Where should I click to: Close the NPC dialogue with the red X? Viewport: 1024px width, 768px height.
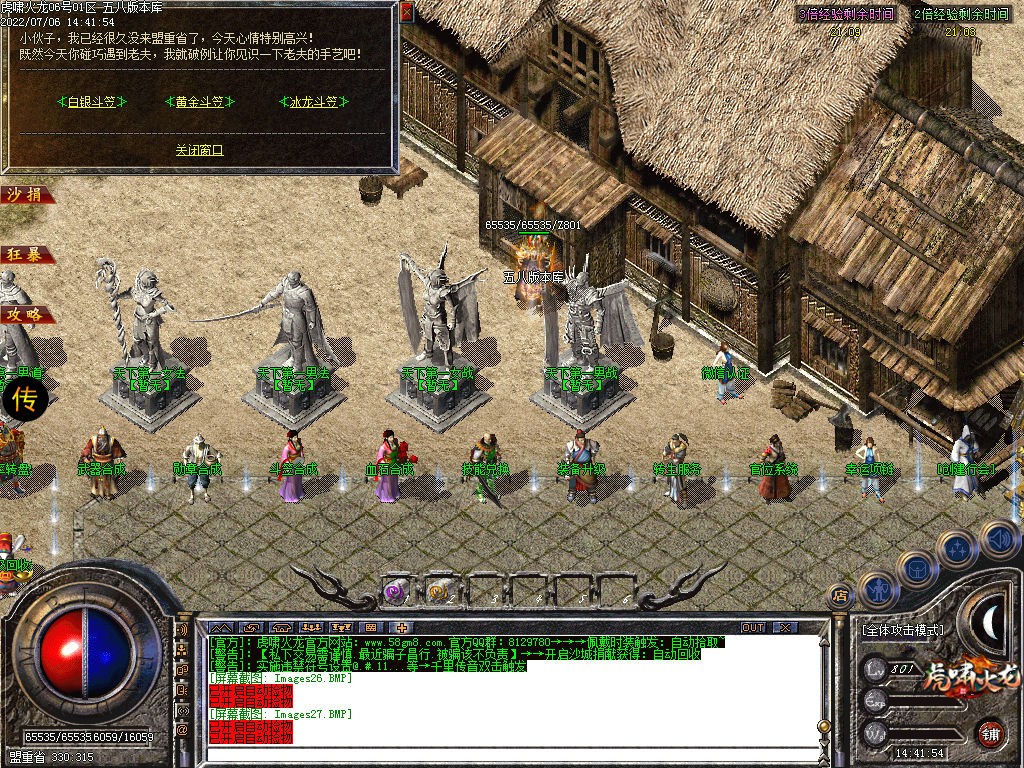click(406, 13)
